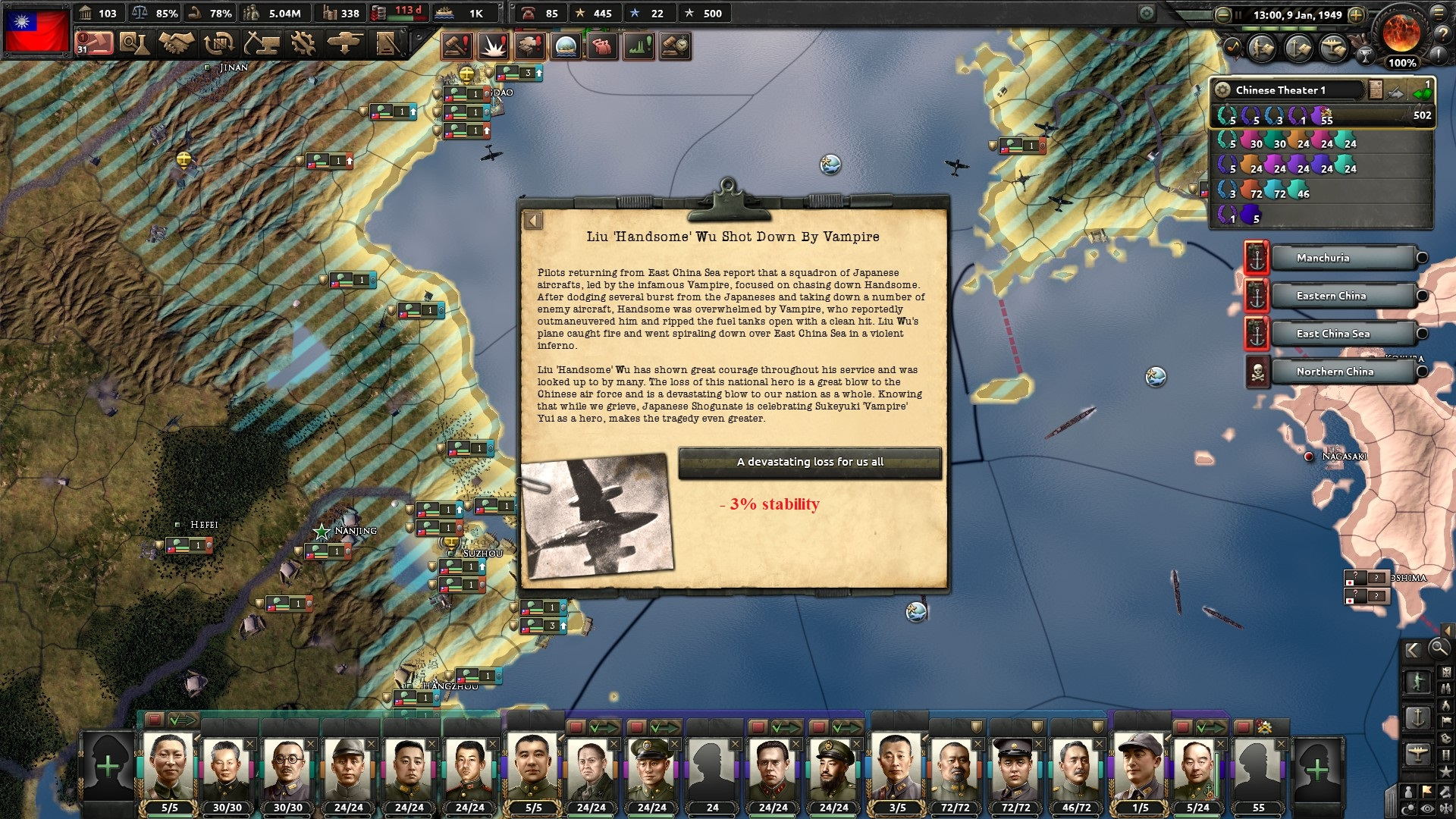Open the decisions panel with the 31 badge
Image resolution: width=1456 pixels, height=819 pixels.
point(95,43)
